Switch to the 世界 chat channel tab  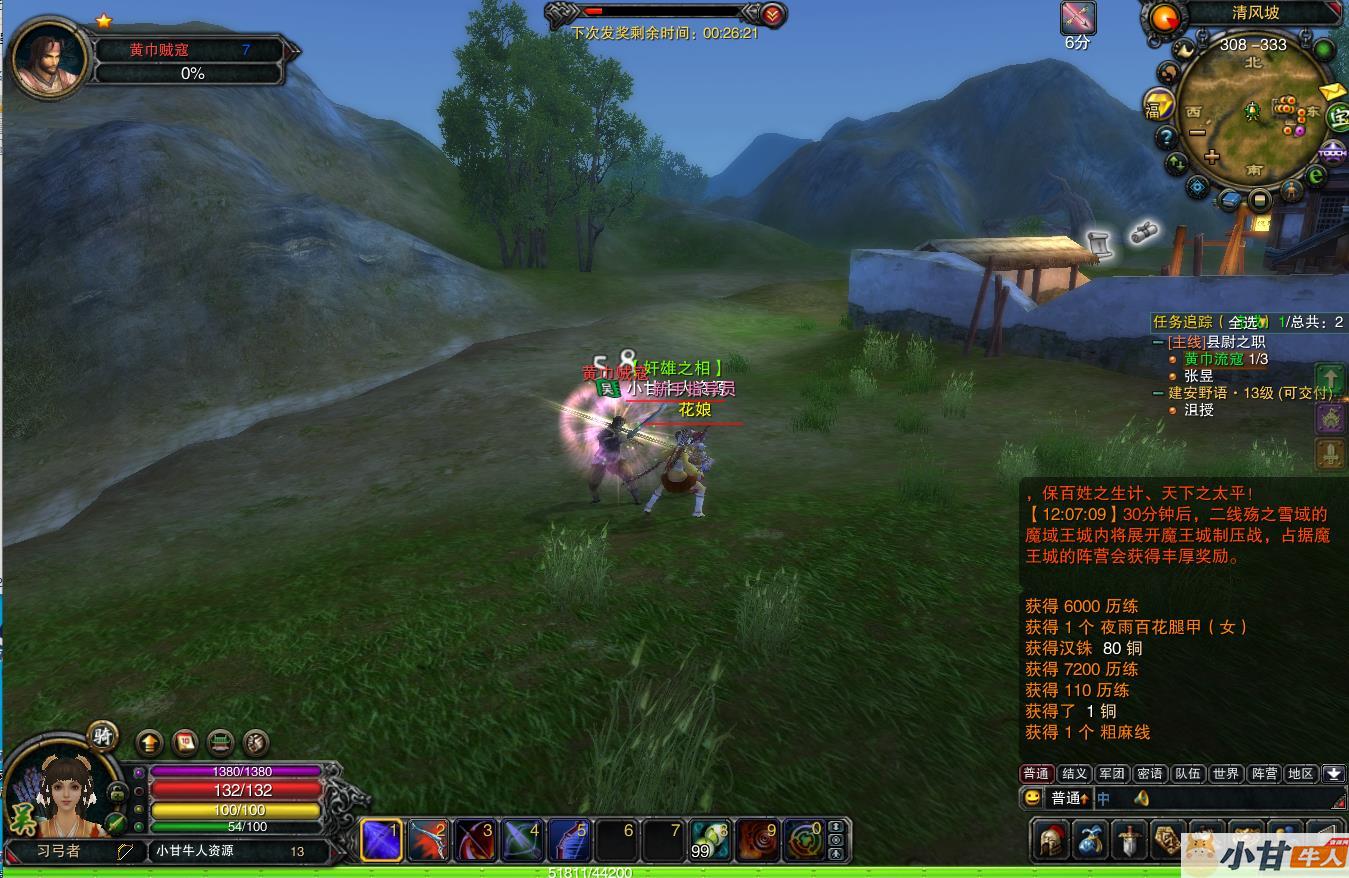click(1225, 773)
